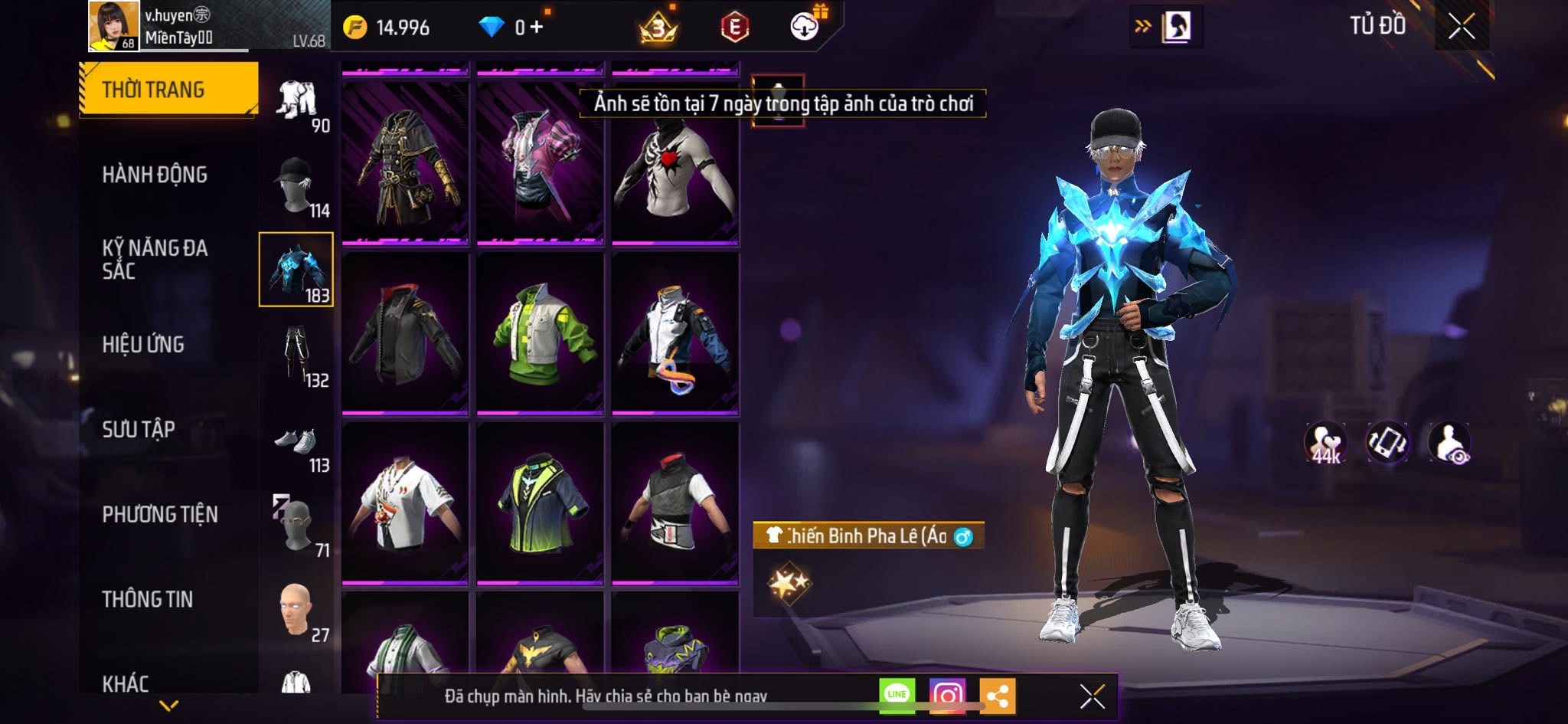
Task: Add diamonds with the plus button
Action: click(x=536, y=28)
